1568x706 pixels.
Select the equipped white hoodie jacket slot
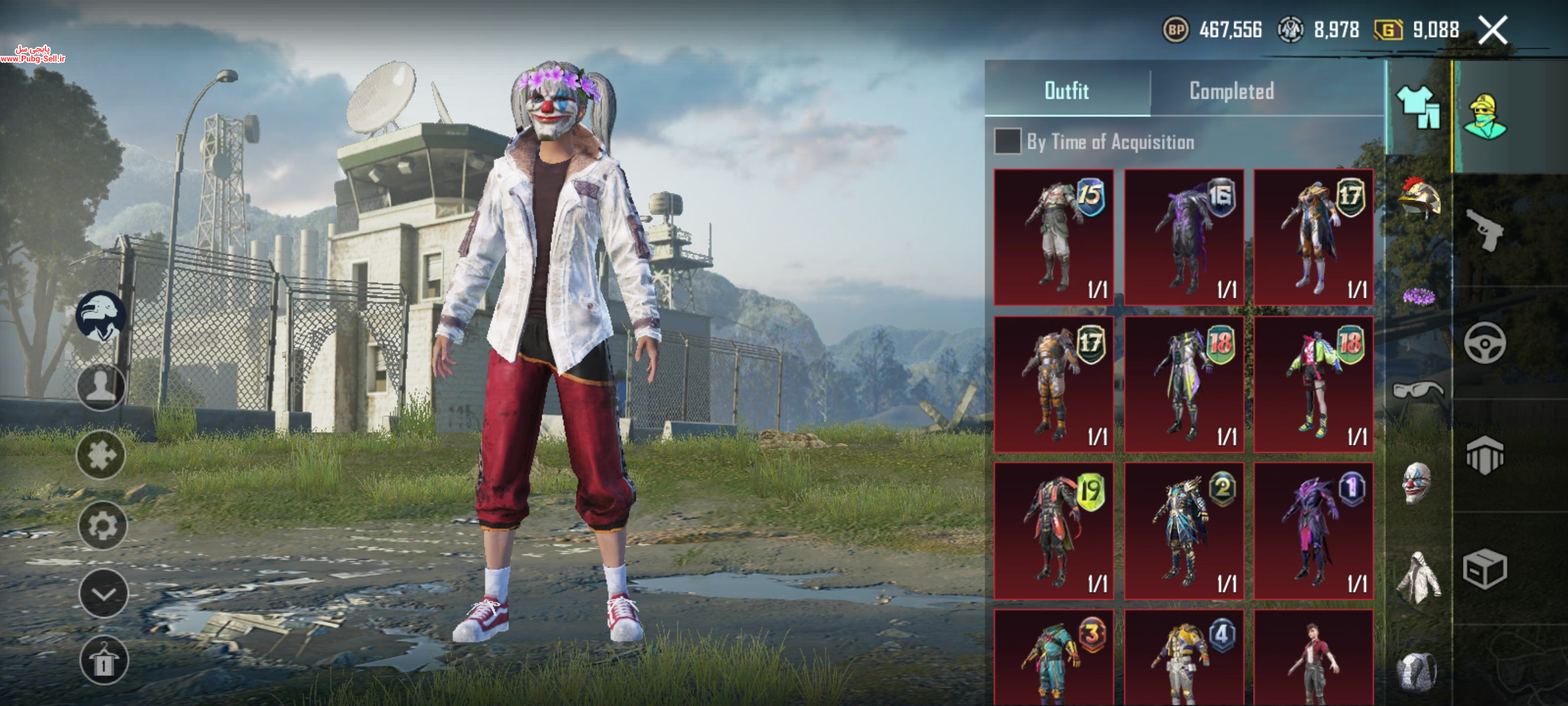[x=1416, y=577]
